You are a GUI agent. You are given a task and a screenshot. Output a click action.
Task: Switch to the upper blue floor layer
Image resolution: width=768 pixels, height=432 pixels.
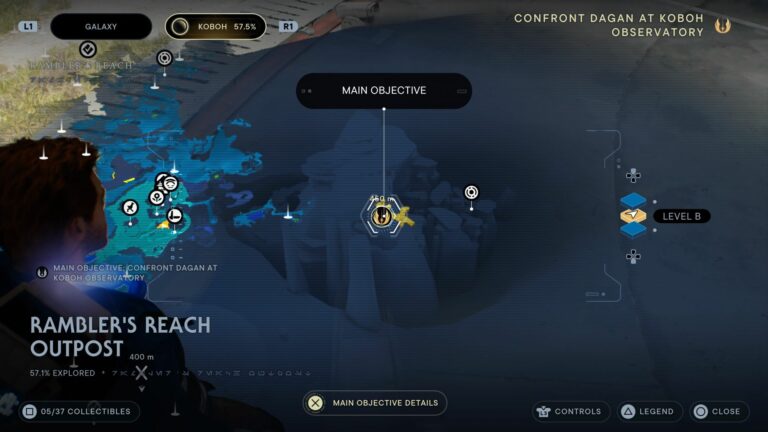(633, 201)
